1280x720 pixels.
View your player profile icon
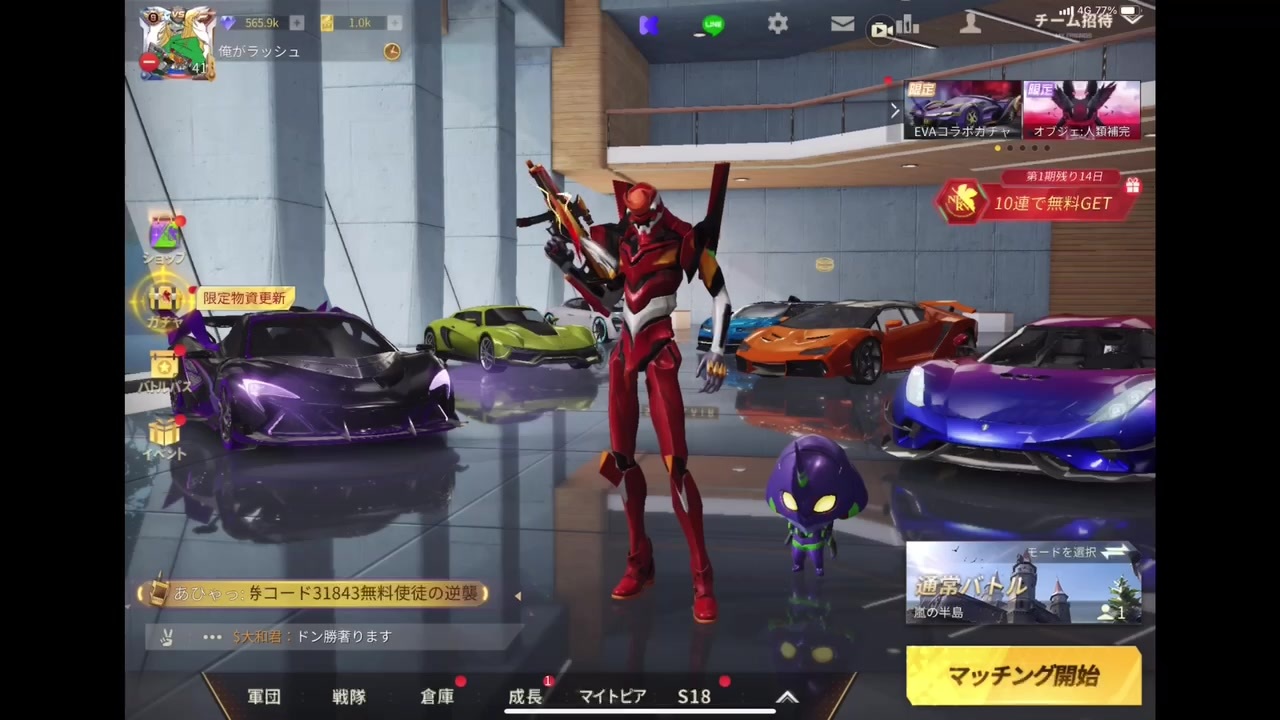[x=969, y=24]
